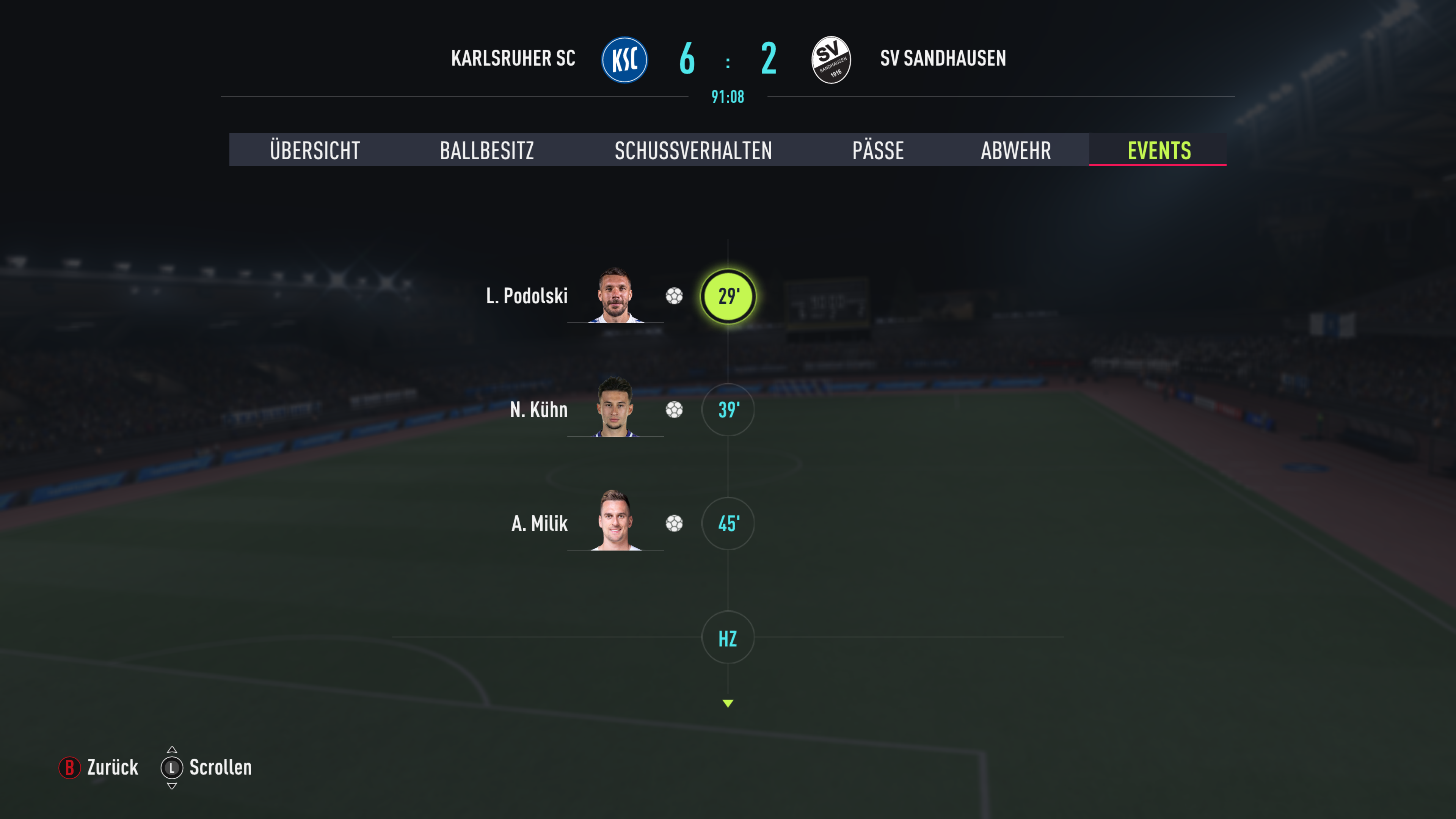The image size is (1456, 819).
Task: Click L. Podolski's player portrait
Action: point(615,295)
